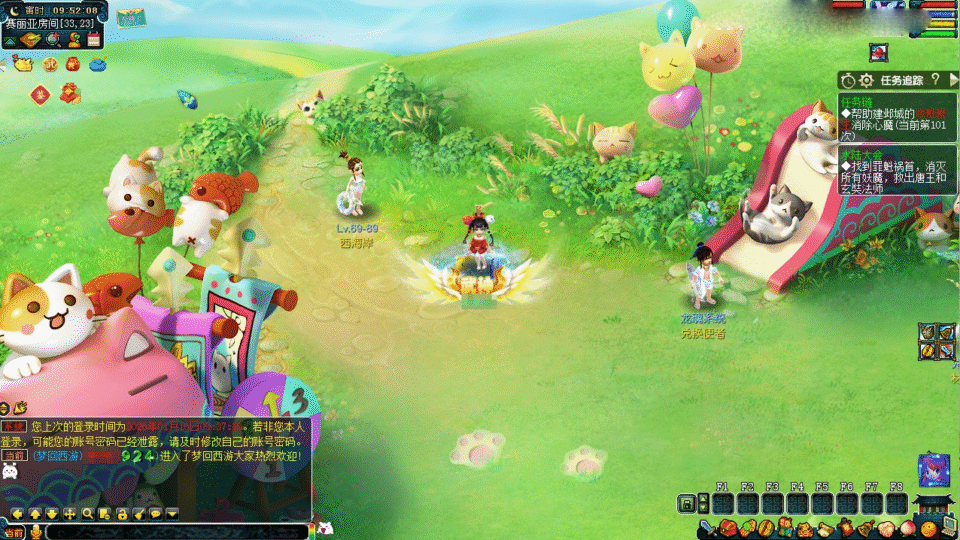Open the calendar icon under the location name
This screenshot has height=540, width=960.
94,40
